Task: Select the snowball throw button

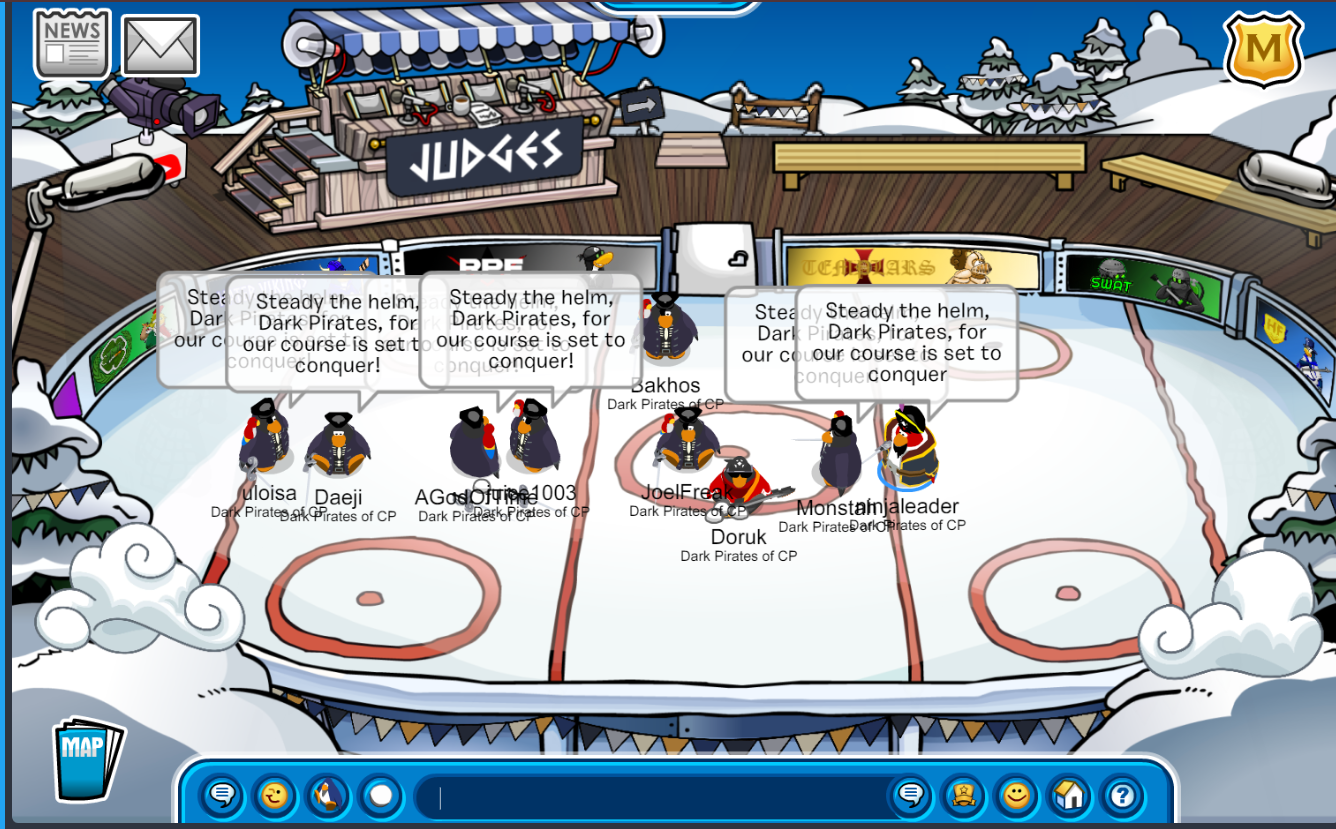Action: (x=380, y=796)
